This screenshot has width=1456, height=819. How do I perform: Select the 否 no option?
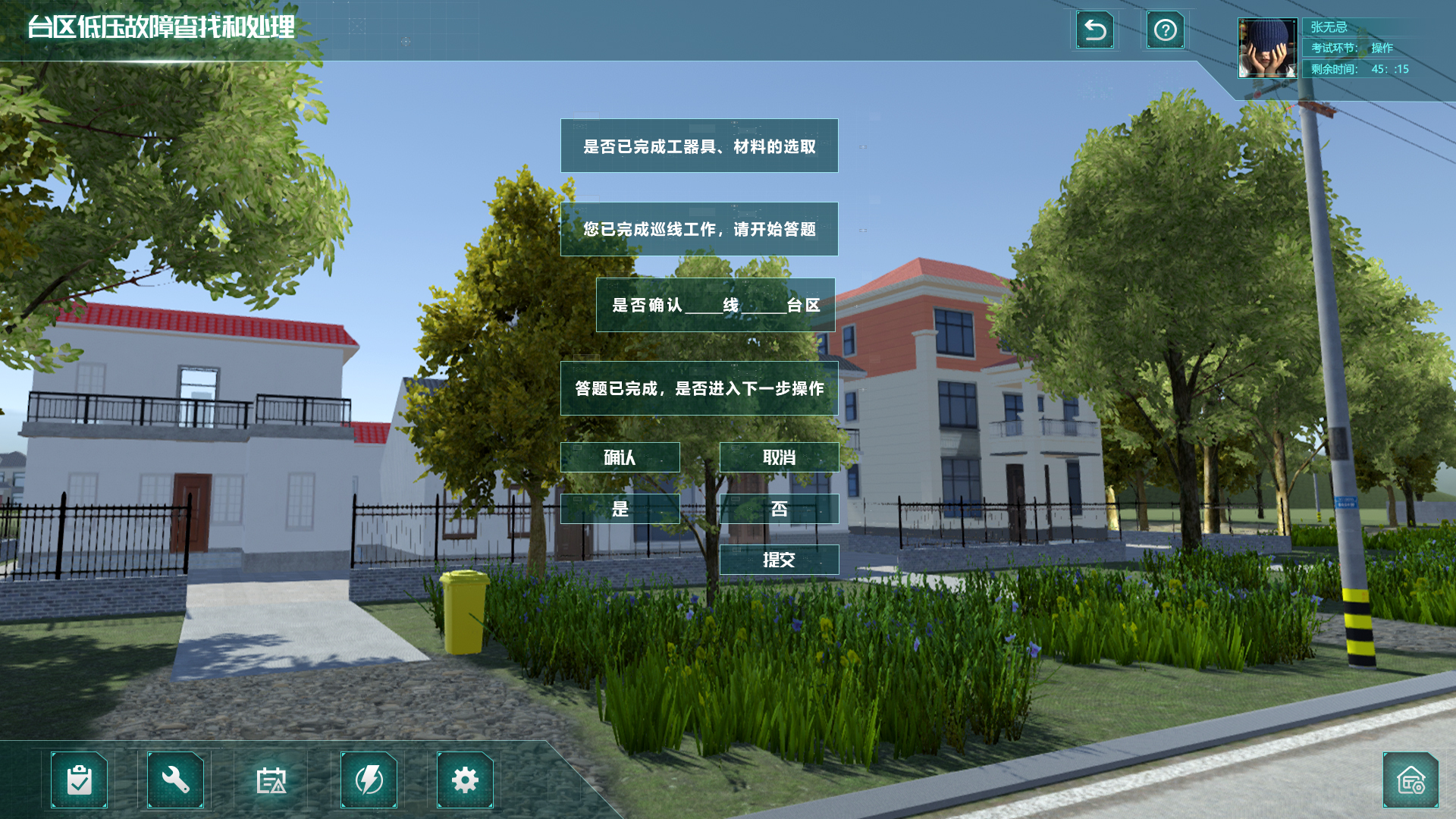coord(779,509)
